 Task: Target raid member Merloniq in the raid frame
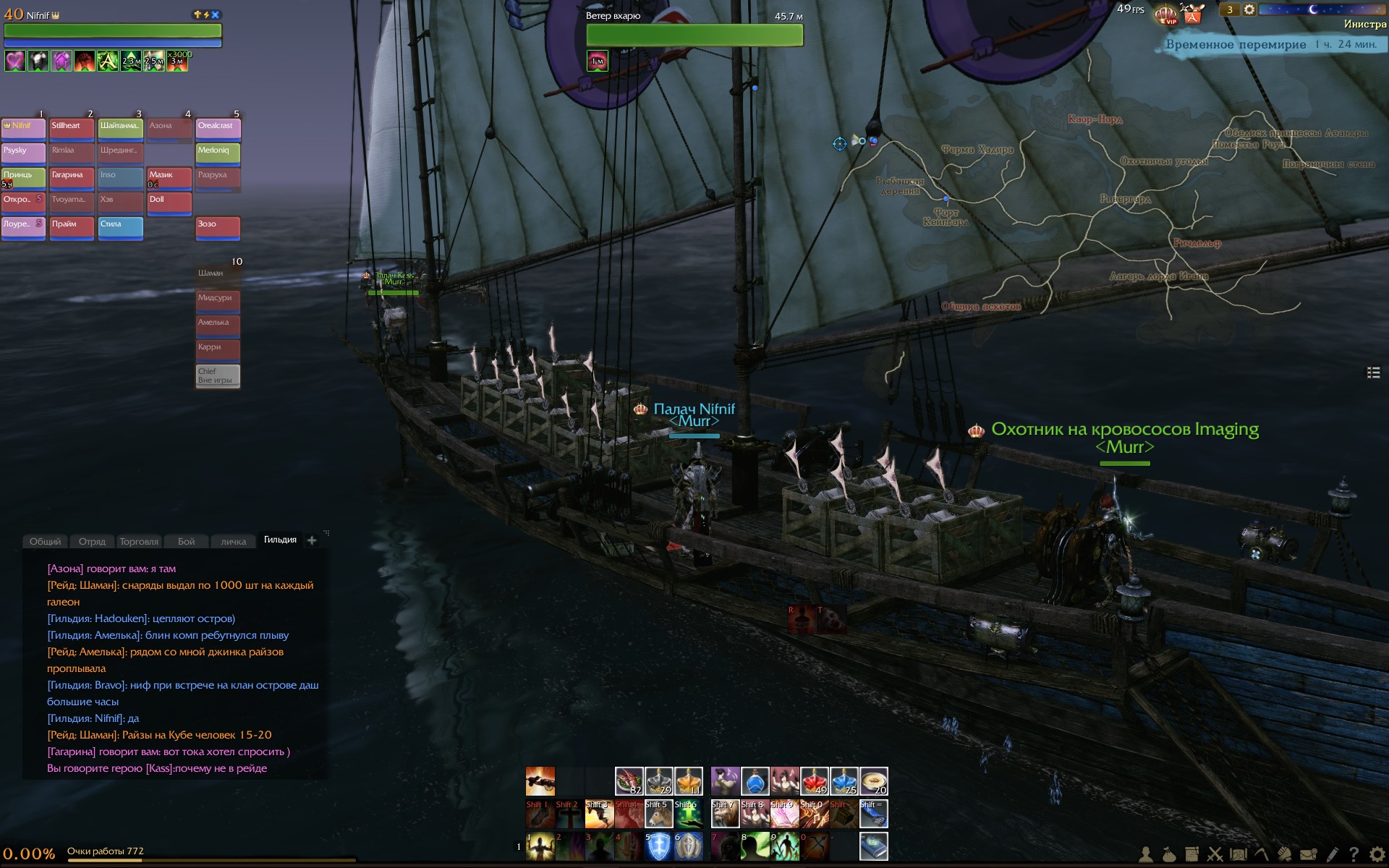218,153
